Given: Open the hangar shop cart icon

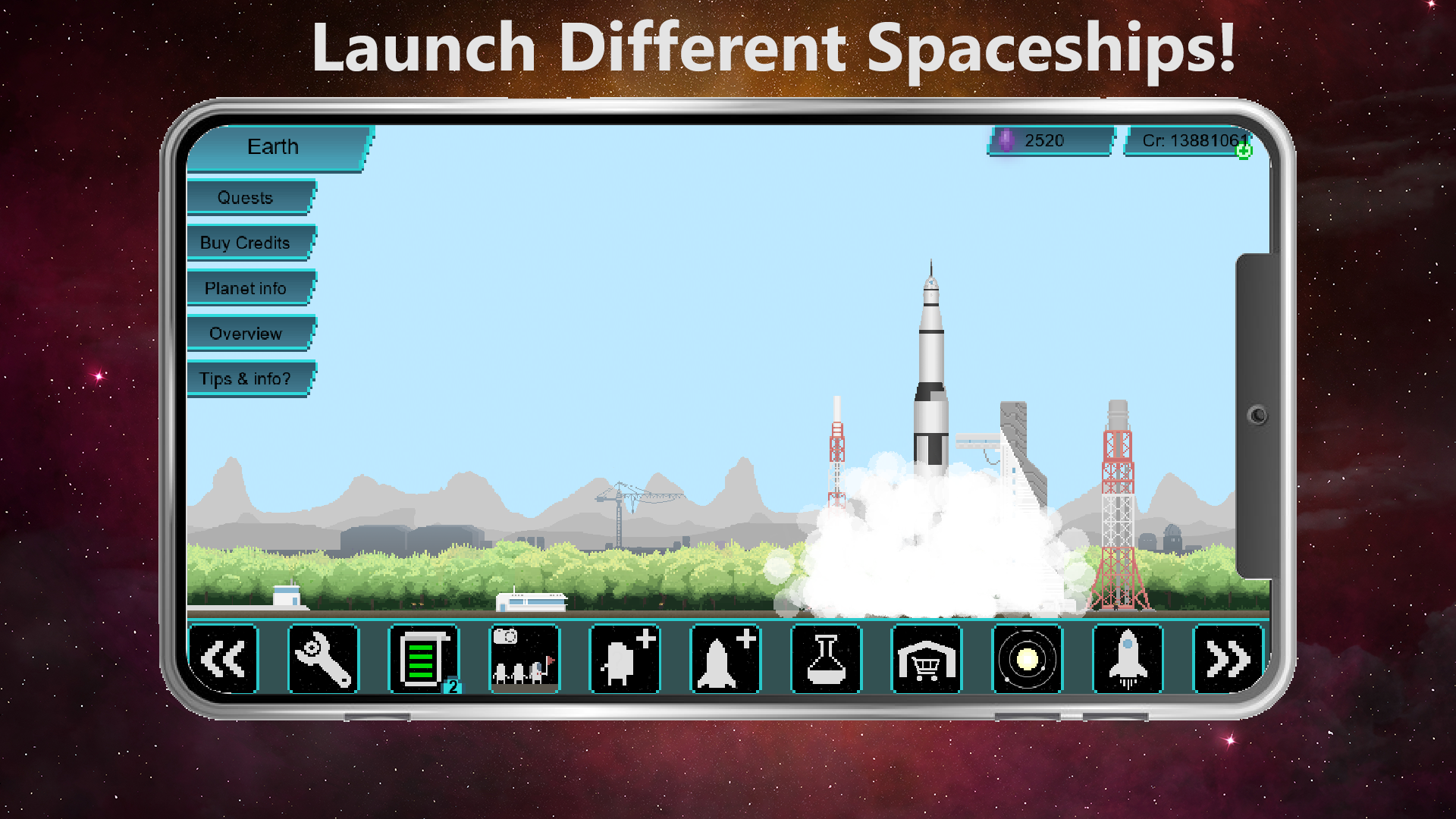Looking at the screenshot, I should [926, 659].
